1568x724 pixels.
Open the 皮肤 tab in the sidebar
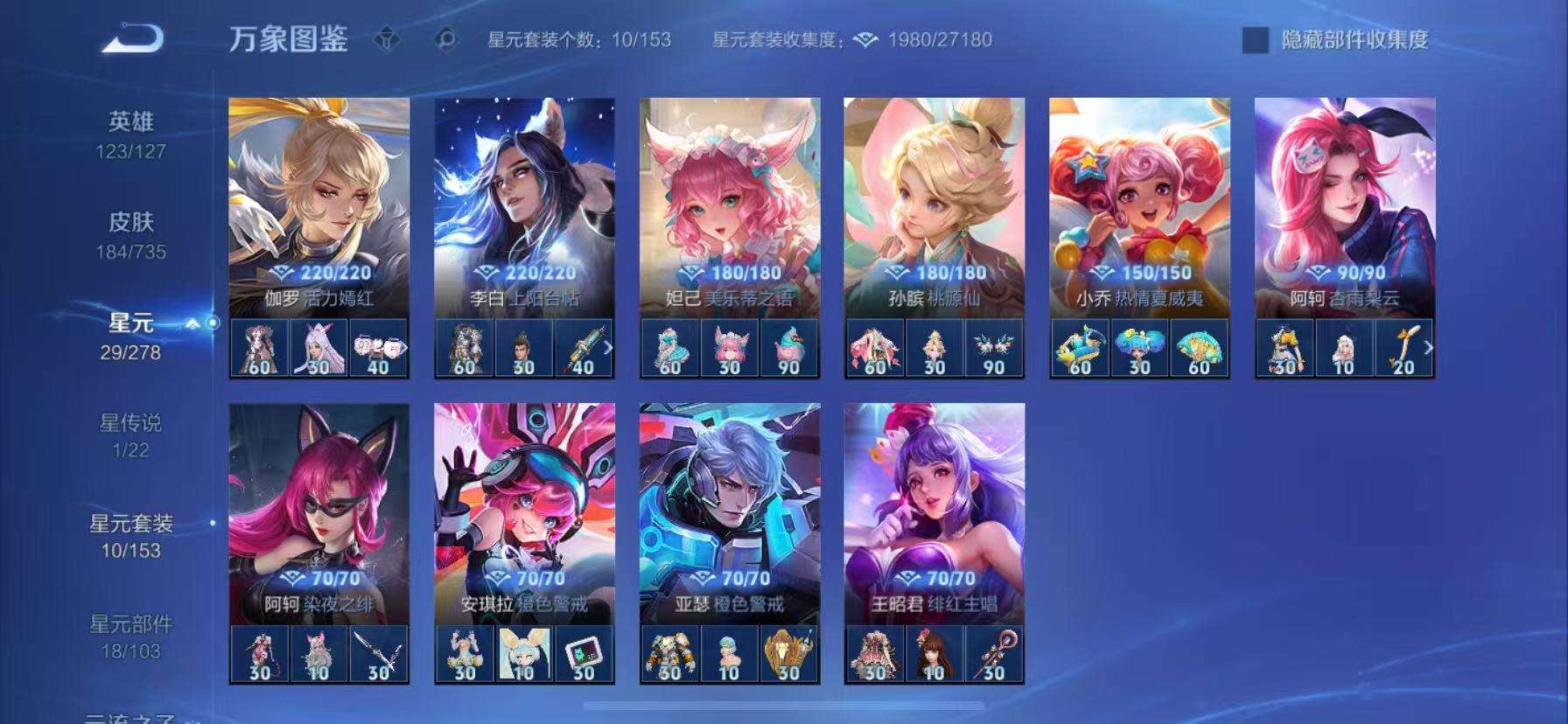pos(129,223)
